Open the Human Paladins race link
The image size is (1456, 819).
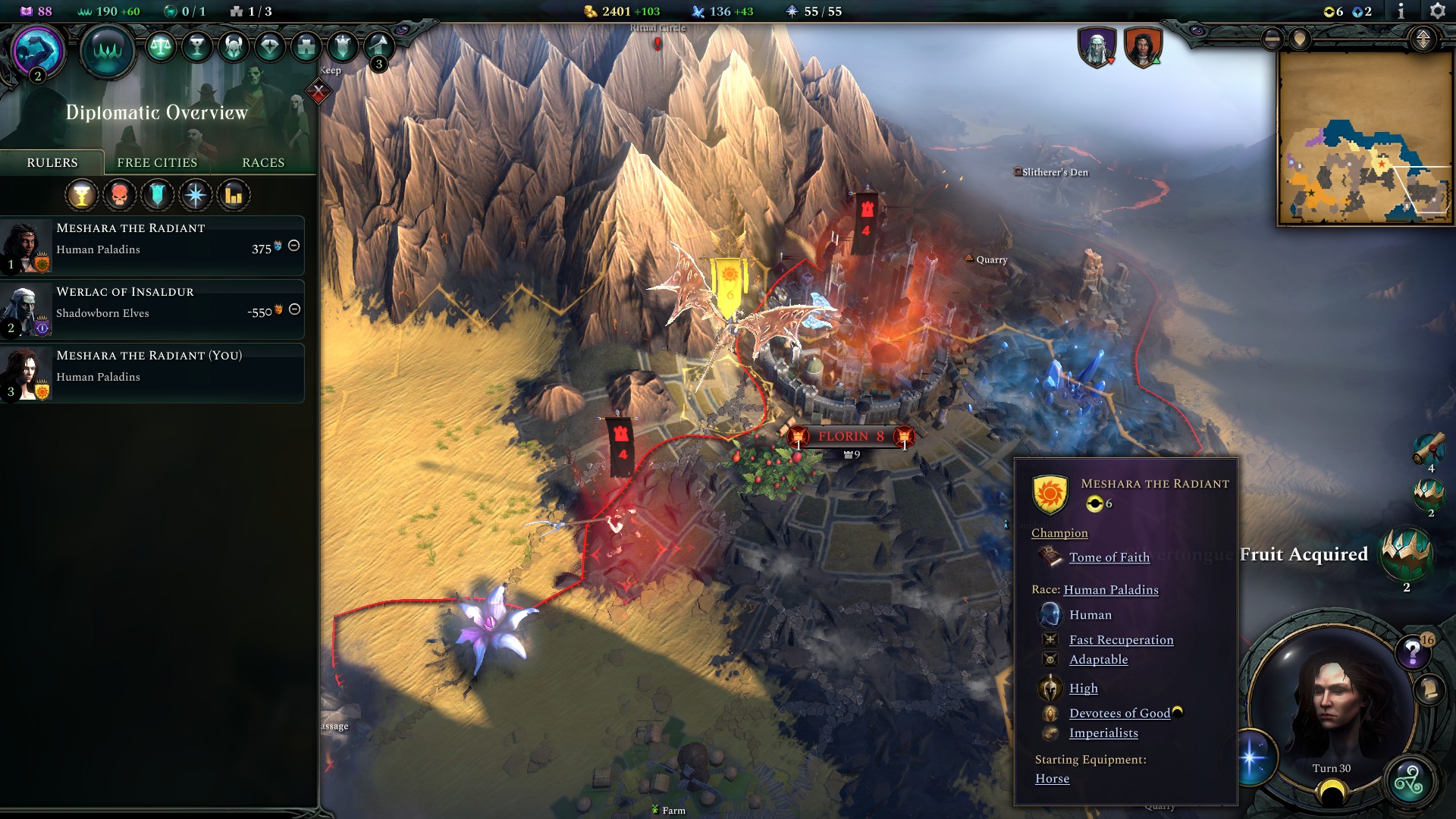(x=1111, y=589)
